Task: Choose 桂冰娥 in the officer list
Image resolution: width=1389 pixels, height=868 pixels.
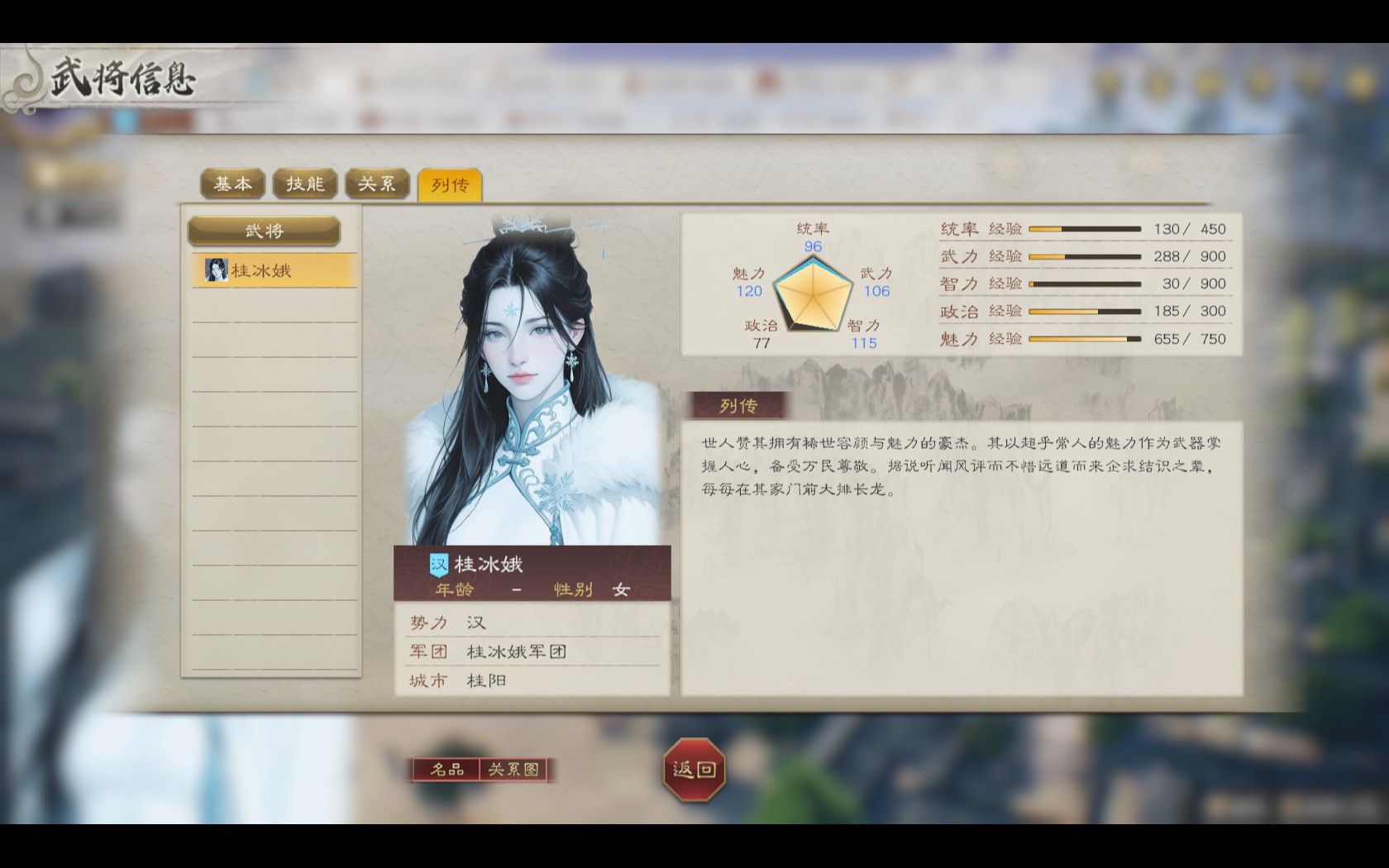Action: click(x=274, y=270)
